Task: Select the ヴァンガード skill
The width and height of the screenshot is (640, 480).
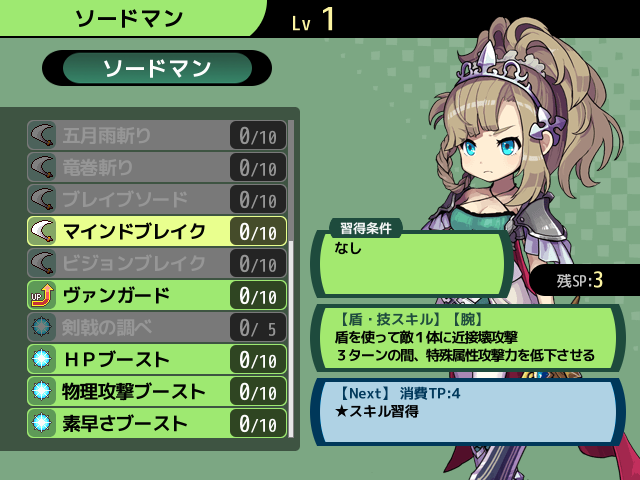Action: pyautogui.click(x=156, y=295)
